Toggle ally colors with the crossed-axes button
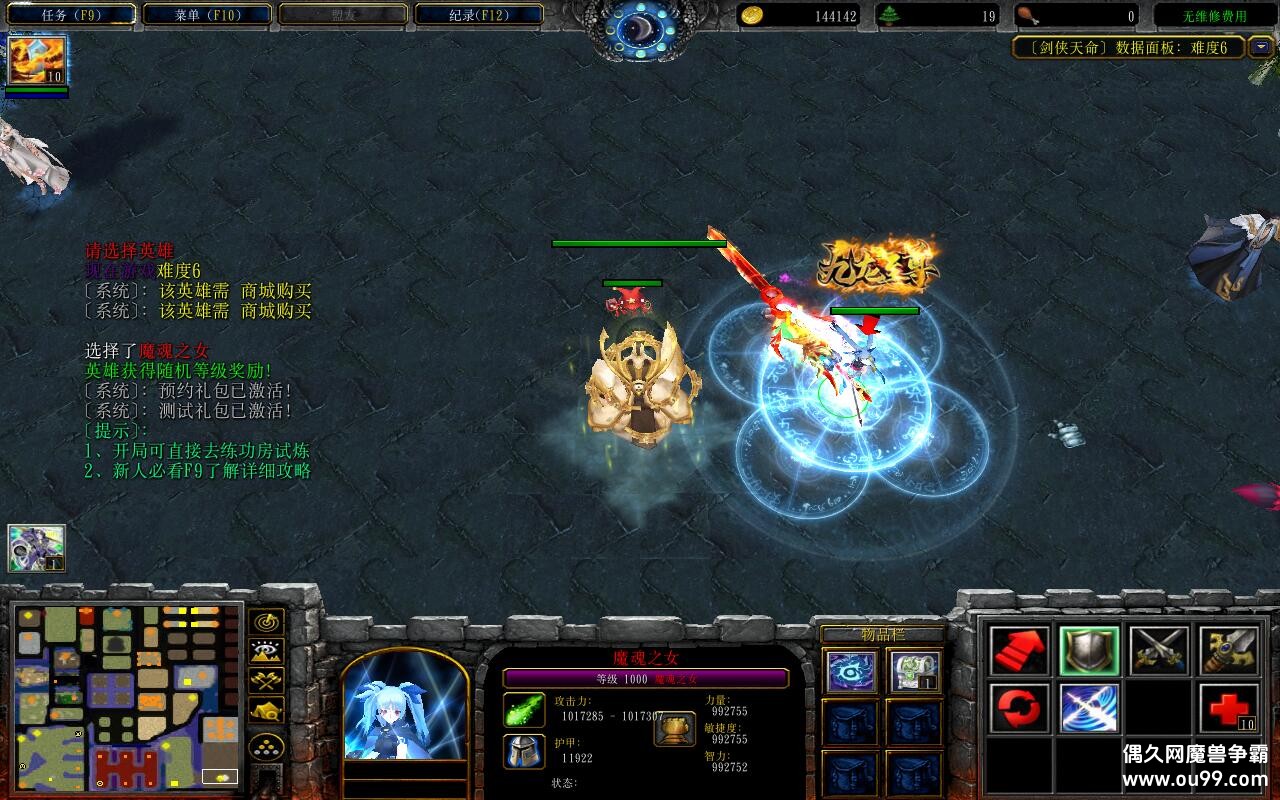The height and width of the screenshot is (800, 1280). tap(266, 681)
